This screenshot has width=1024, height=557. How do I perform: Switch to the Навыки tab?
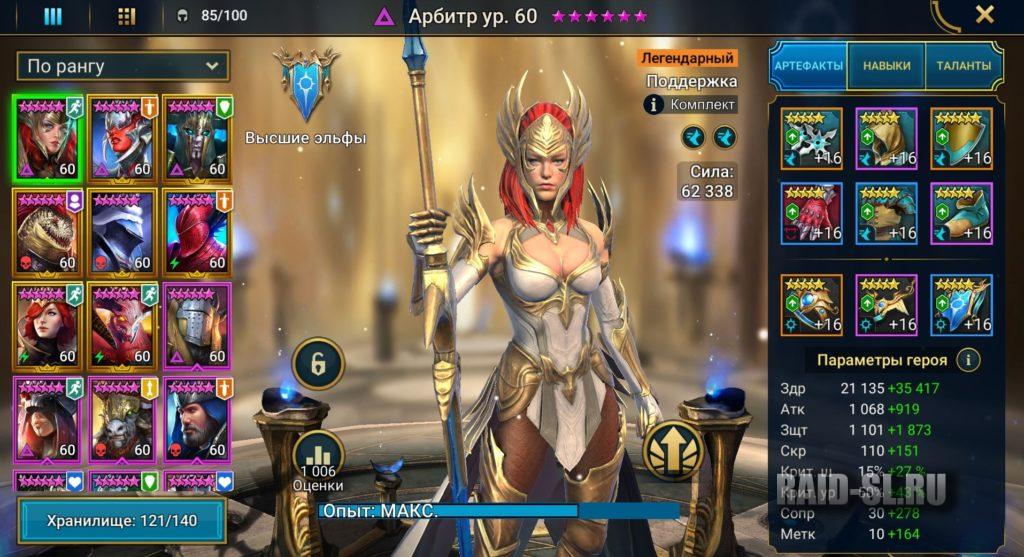[x=886, y=66]
